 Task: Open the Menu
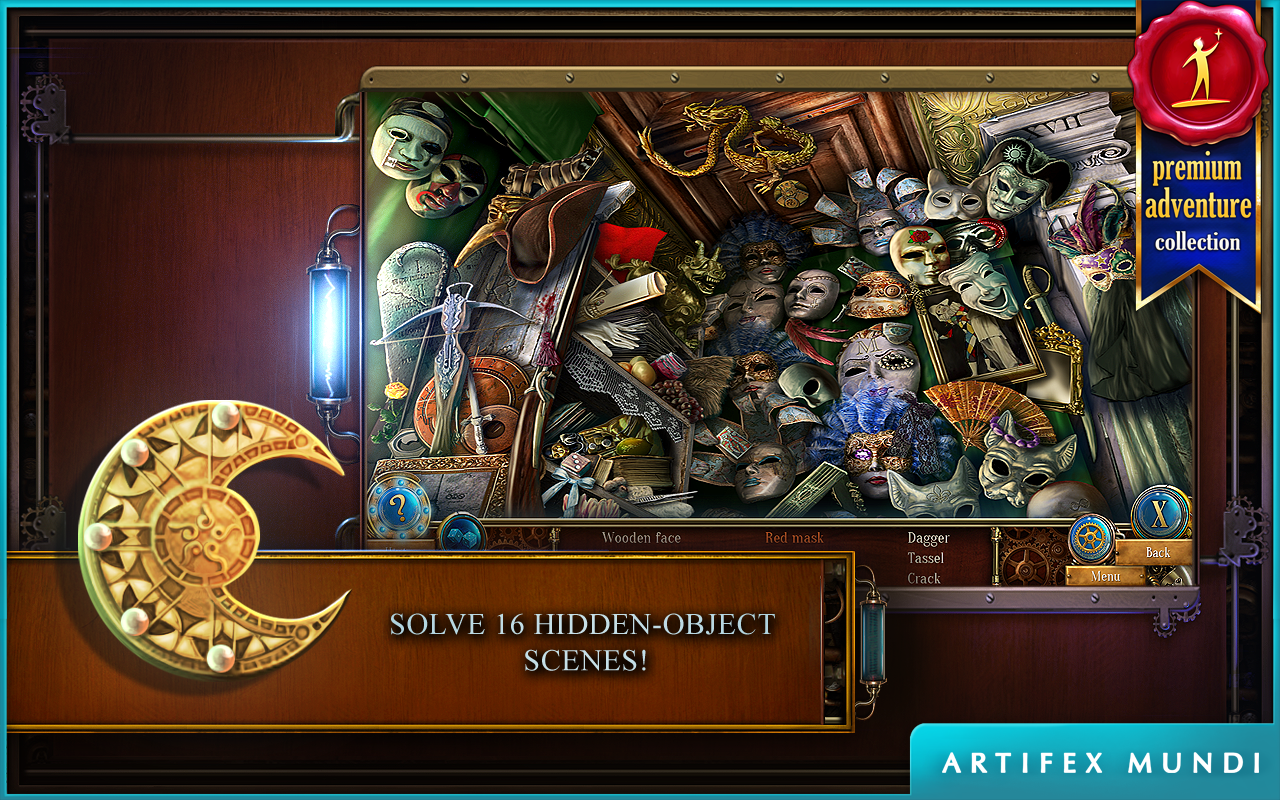tap(1104, 575)
